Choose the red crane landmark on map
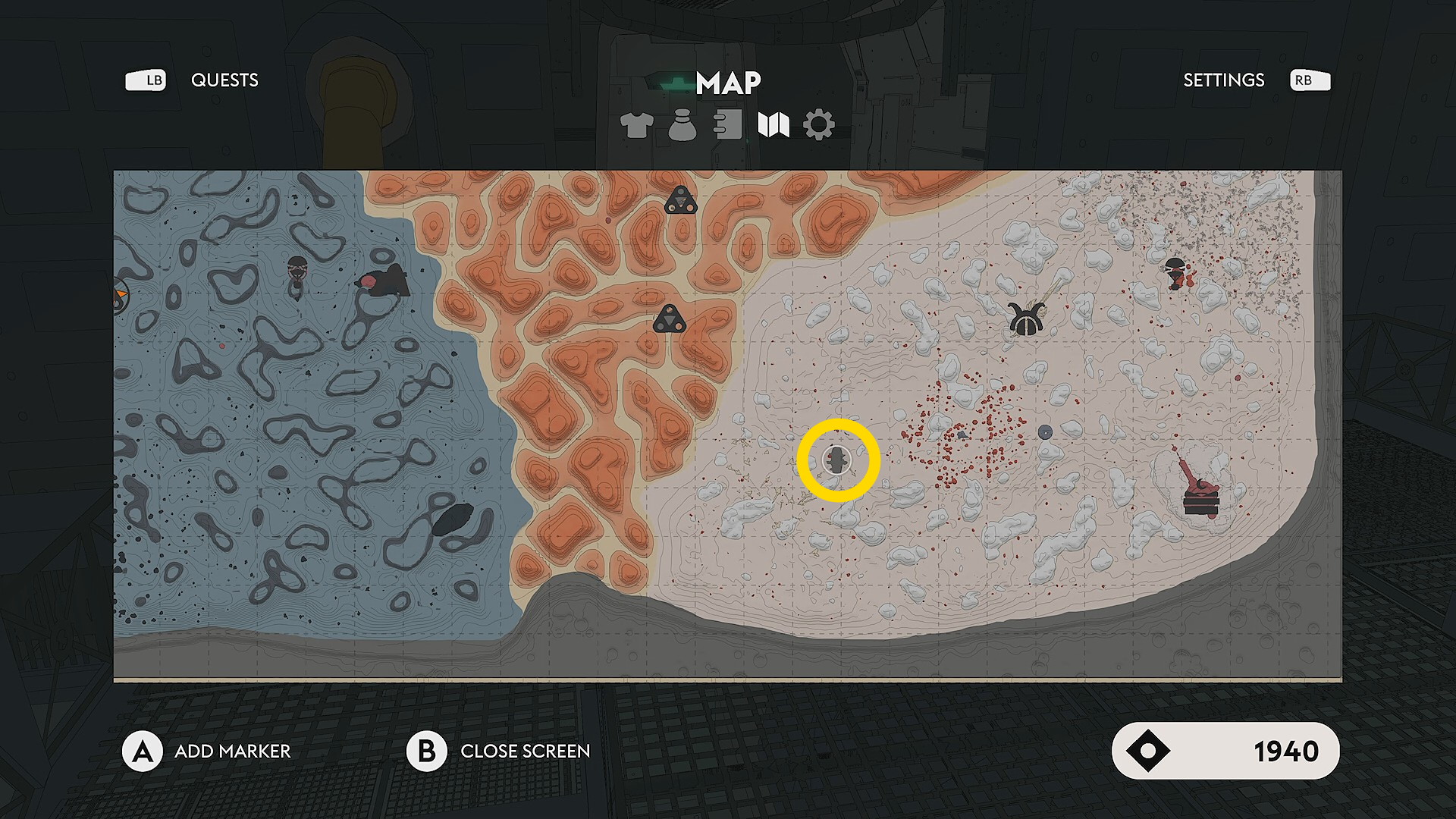 point(1198,489)
